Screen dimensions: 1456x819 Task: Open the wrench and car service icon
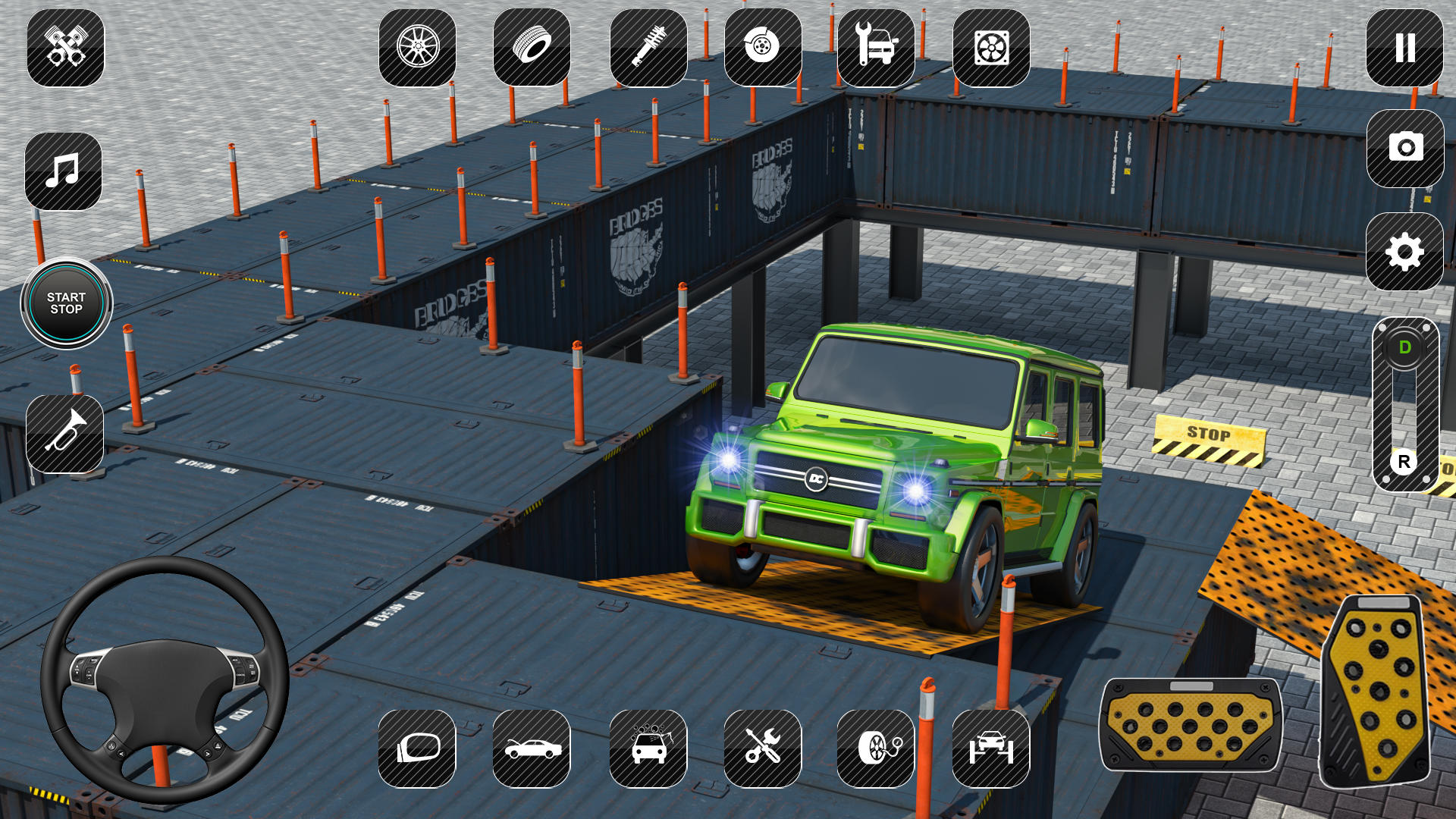click(877, 48)
